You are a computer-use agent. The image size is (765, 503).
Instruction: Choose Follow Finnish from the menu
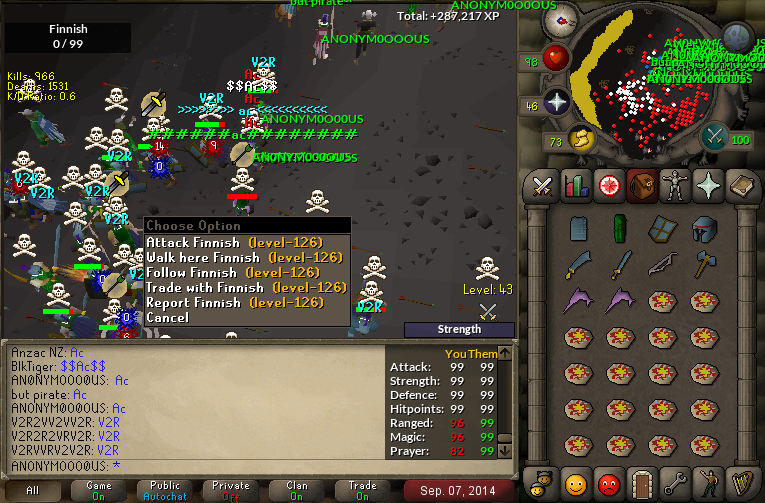click(193, 272)
